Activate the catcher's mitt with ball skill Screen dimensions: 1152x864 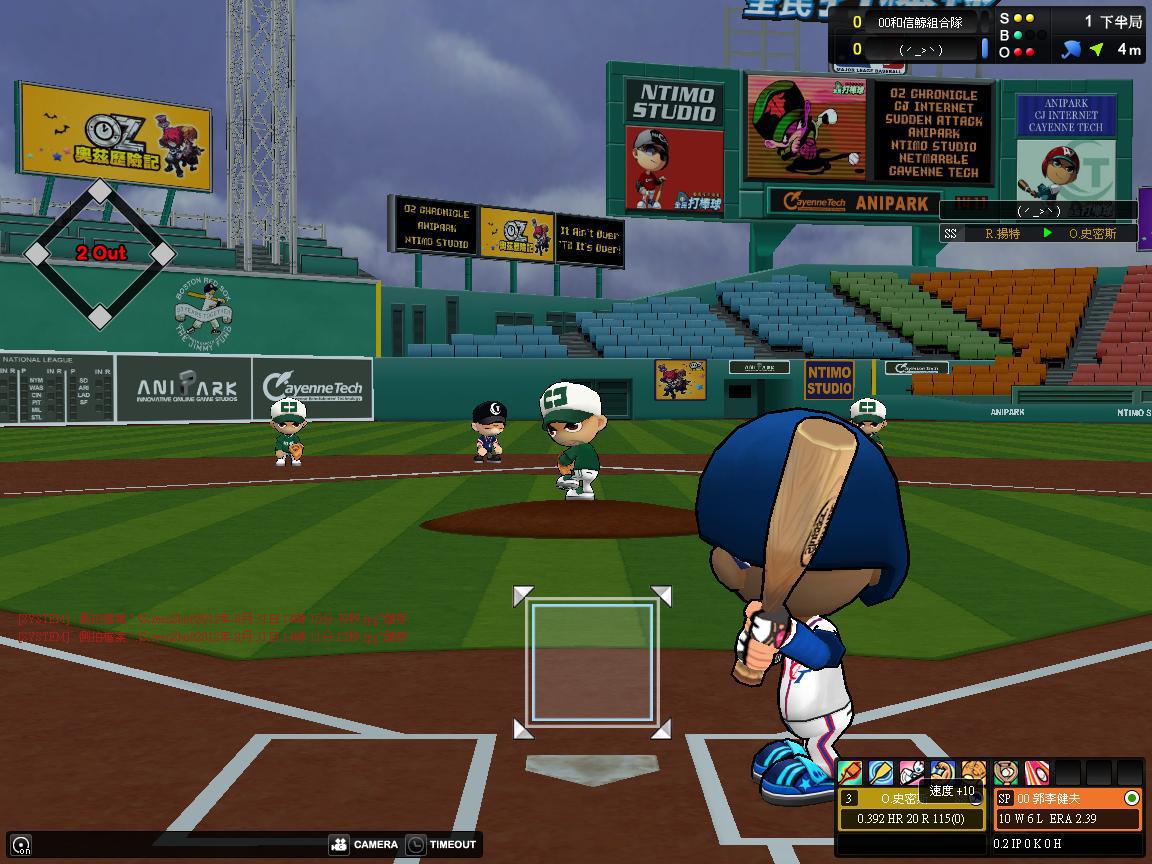(1006, 773)
